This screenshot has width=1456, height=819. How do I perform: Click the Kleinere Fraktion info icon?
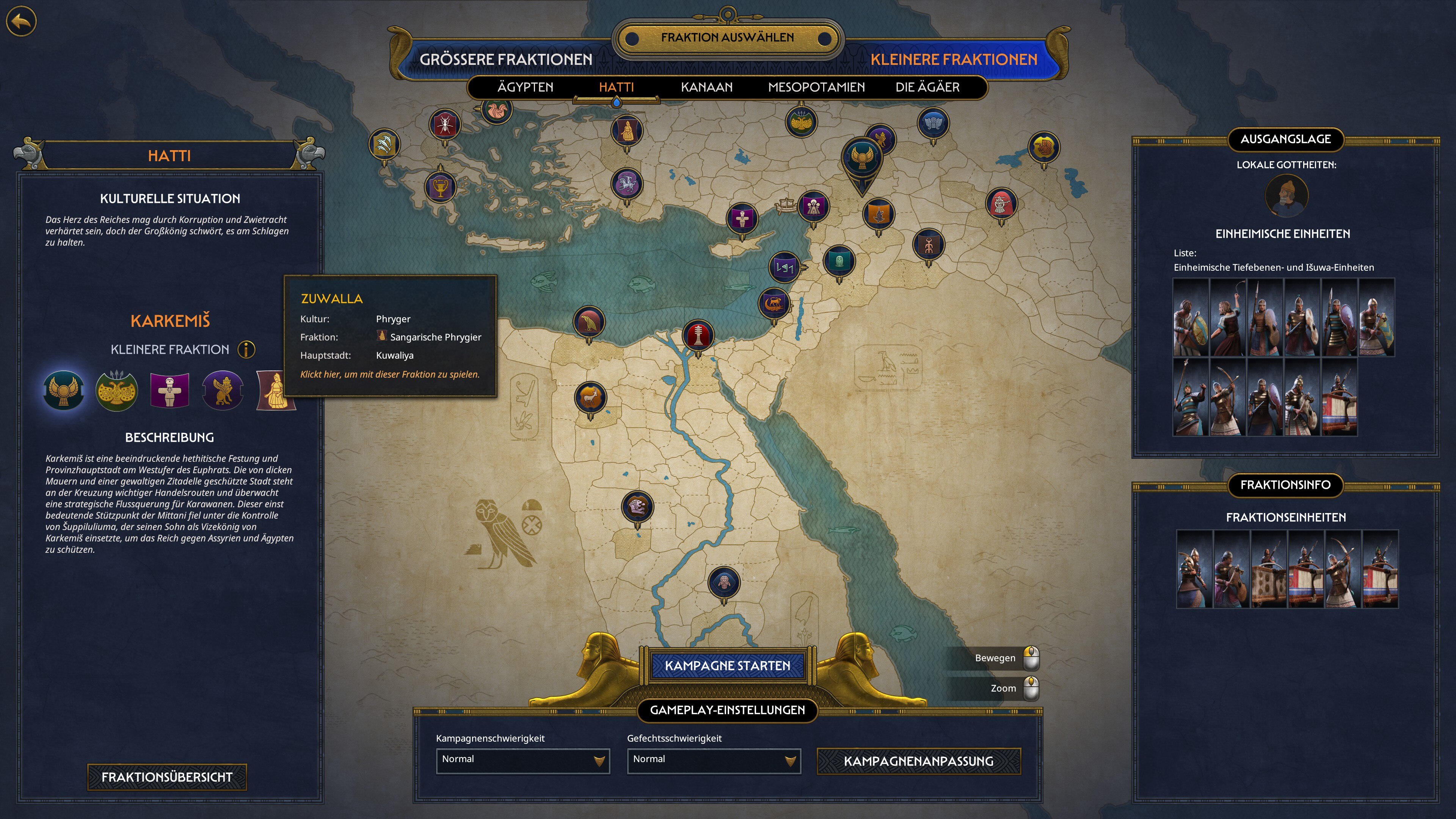click(246, 349)
